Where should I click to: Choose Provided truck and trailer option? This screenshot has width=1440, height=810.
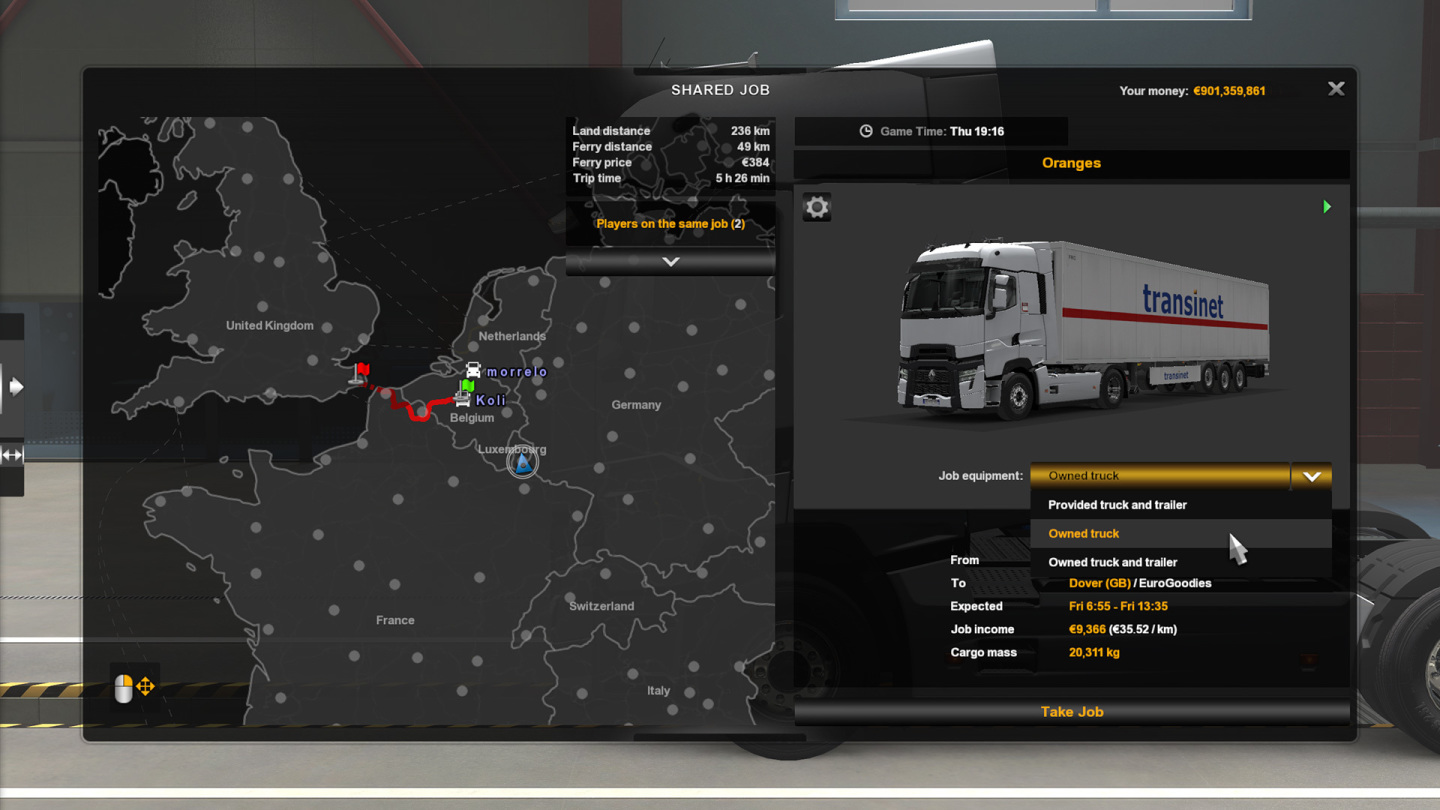[1117, 505]
